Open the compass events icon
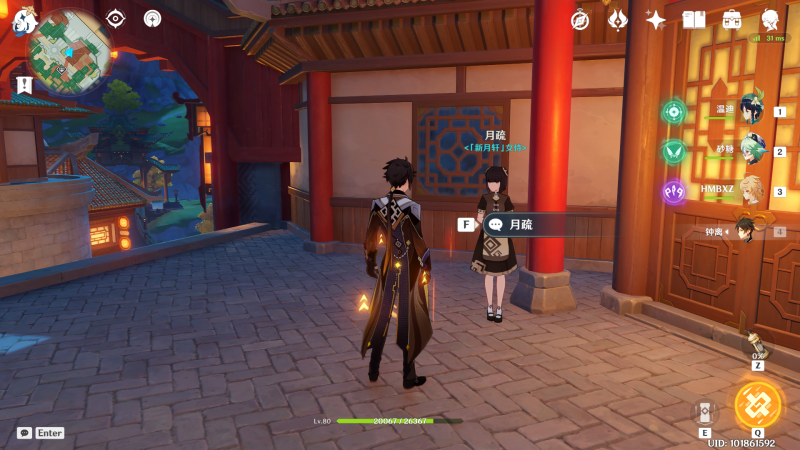 pos(579,20)
